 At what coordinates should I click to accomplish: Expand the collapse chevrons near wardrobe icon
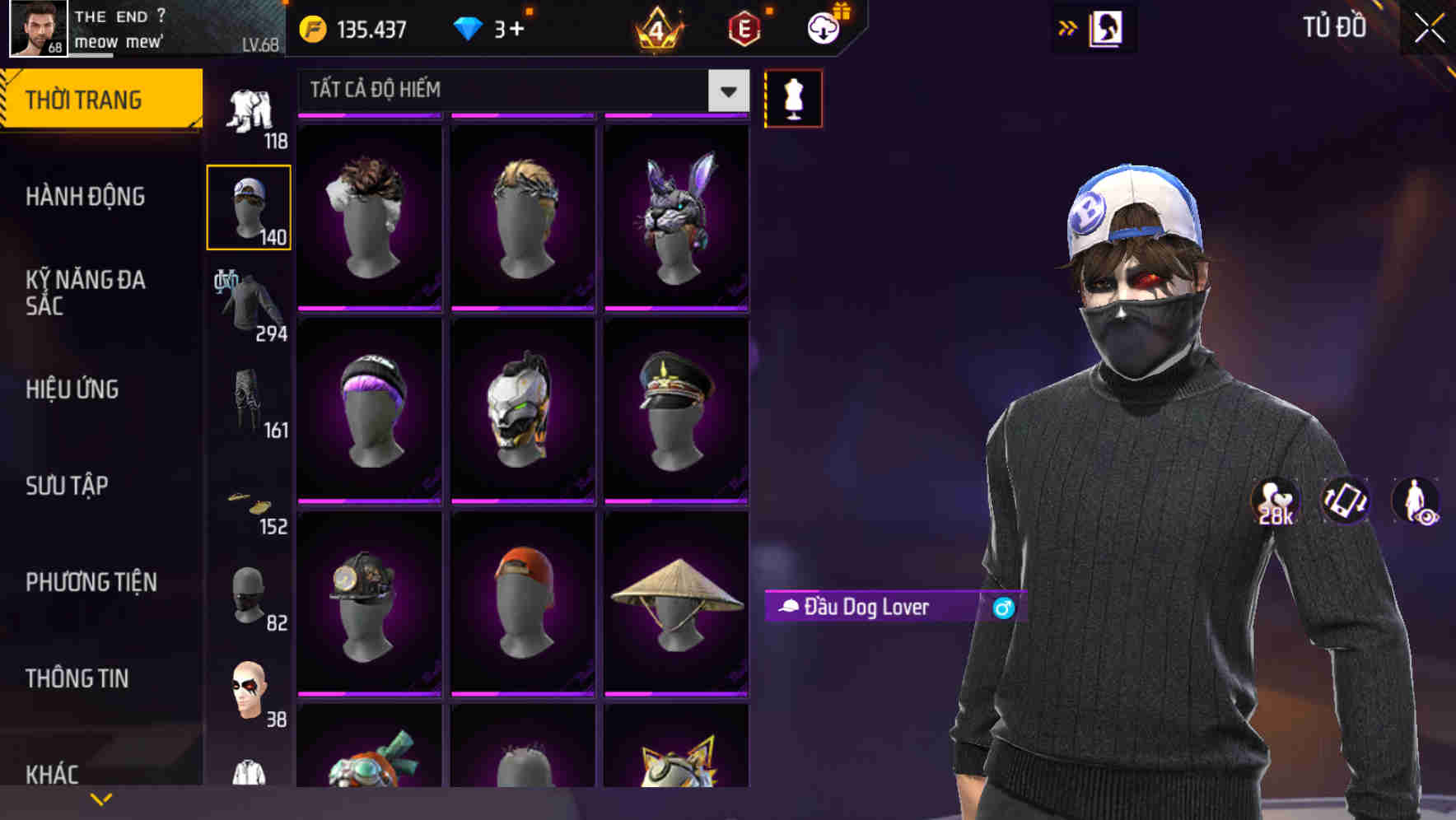(x=1068, y=27)
